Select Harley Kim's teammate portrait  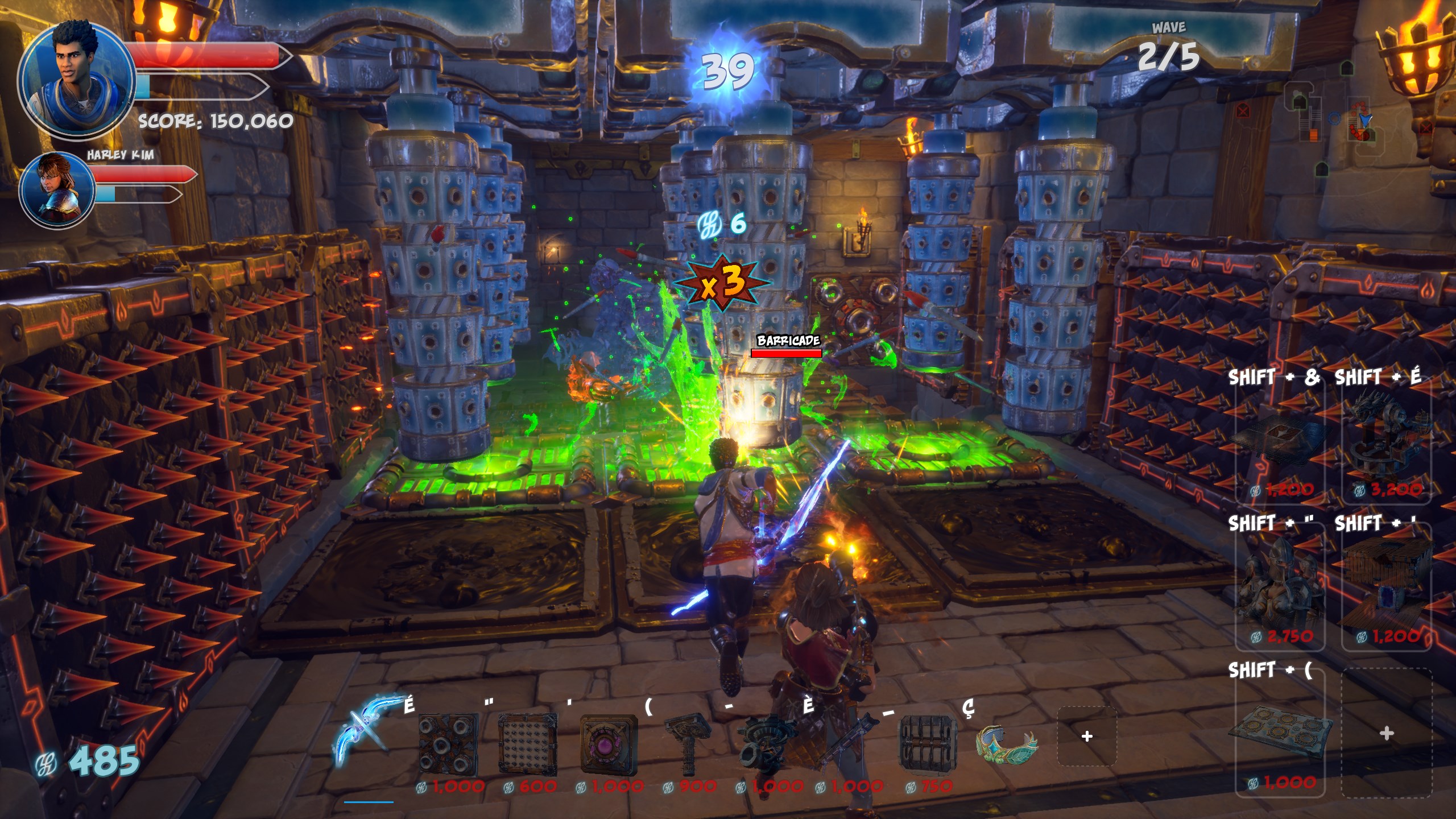pyautogui.click(x=57, y=191)
